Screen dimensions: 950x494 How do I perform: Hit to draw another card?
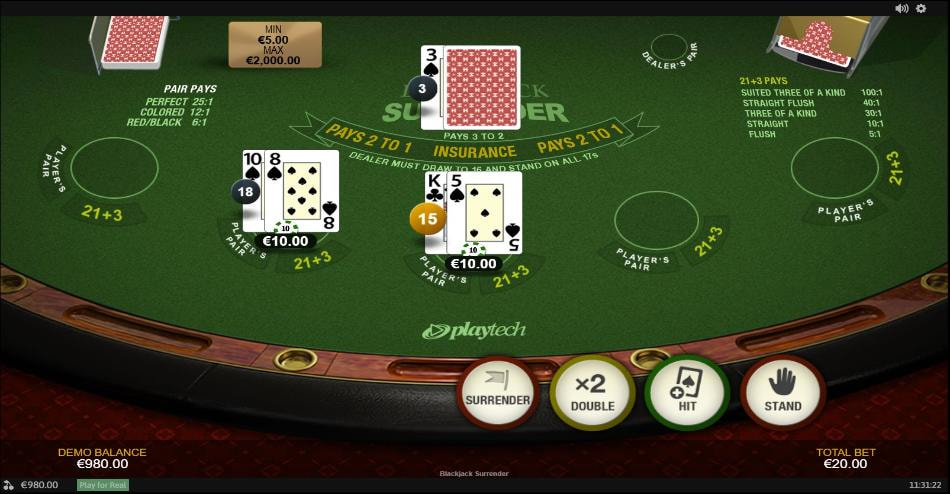point(687,392)
